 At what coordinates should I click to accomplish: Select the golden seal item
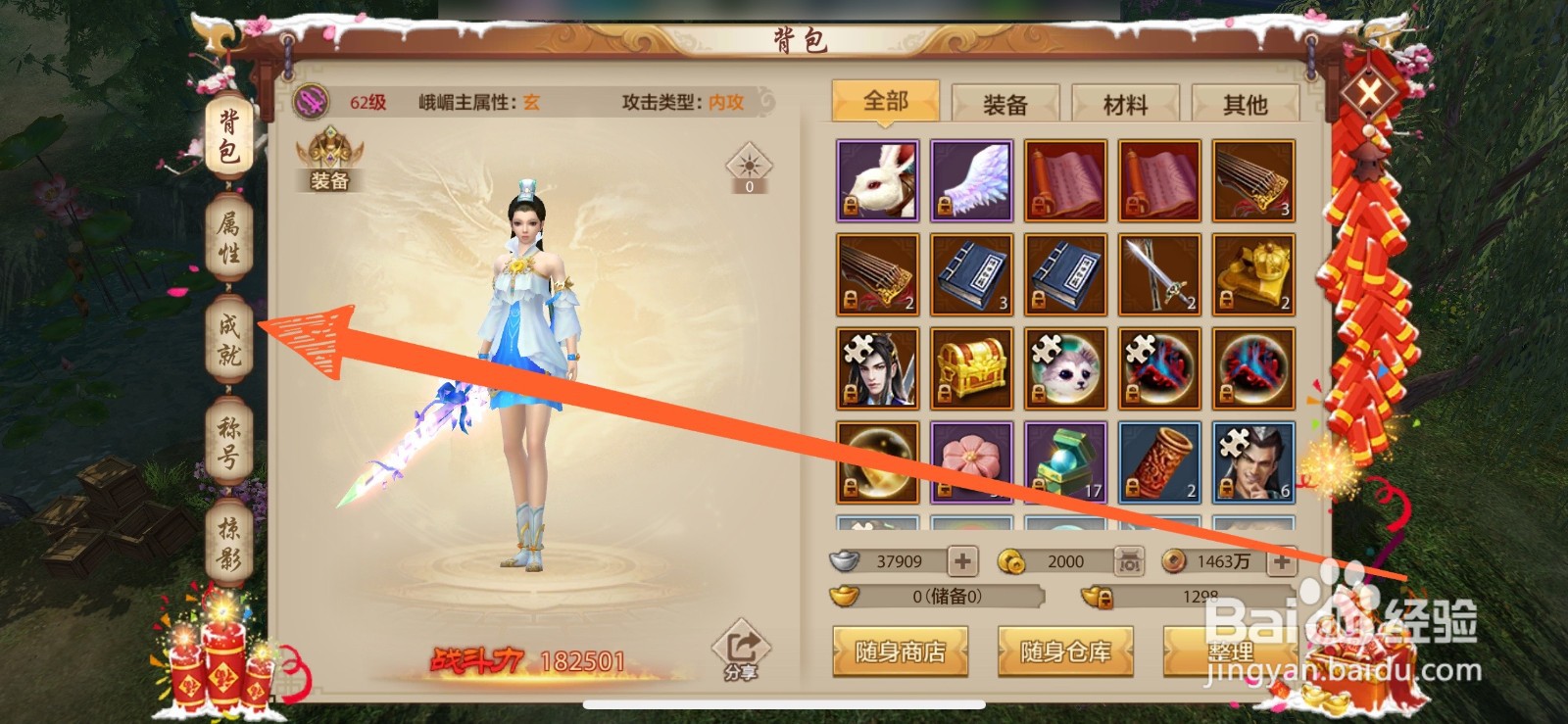coord(1253,274)
